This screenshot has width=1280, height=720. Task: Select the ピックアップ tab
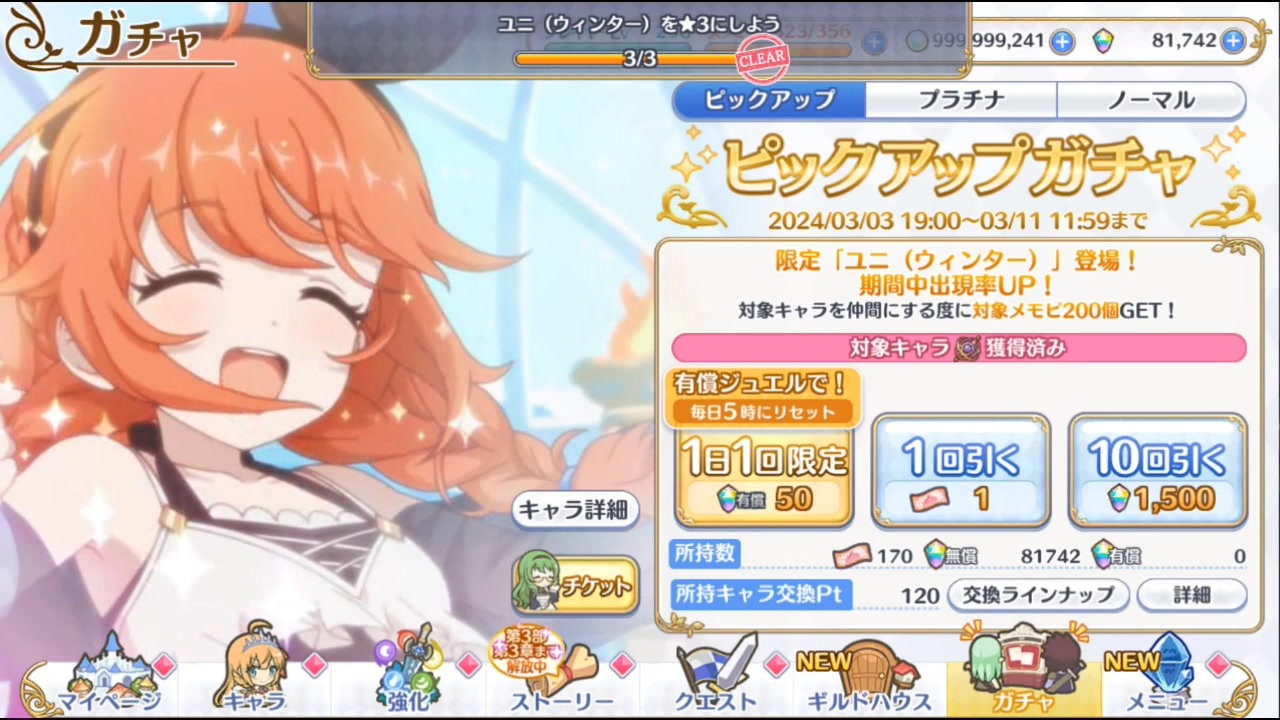coord(769,100)
